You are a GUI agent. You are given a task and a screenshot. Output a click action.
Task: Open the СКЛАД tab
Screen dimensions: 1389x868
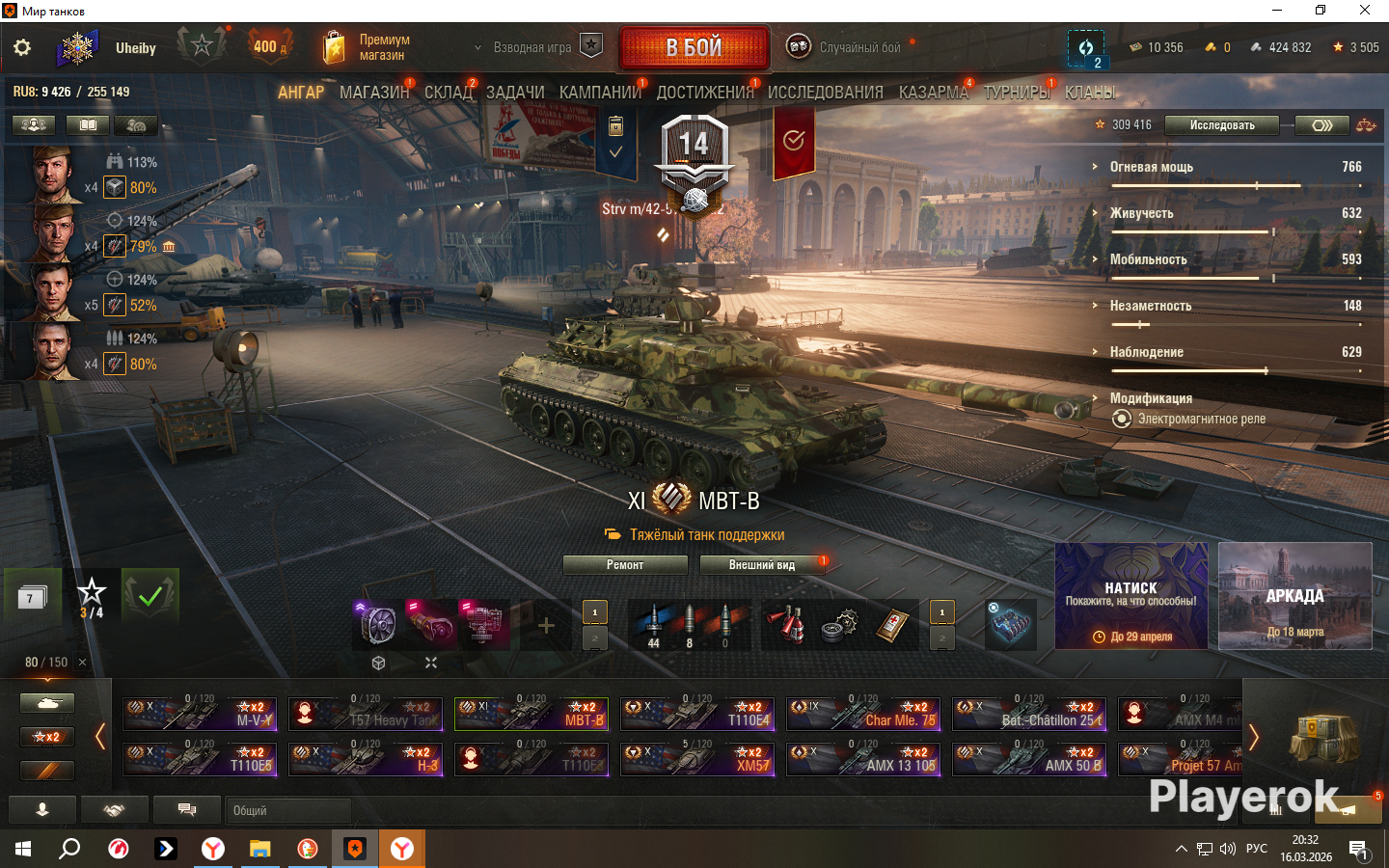point(449,93)
